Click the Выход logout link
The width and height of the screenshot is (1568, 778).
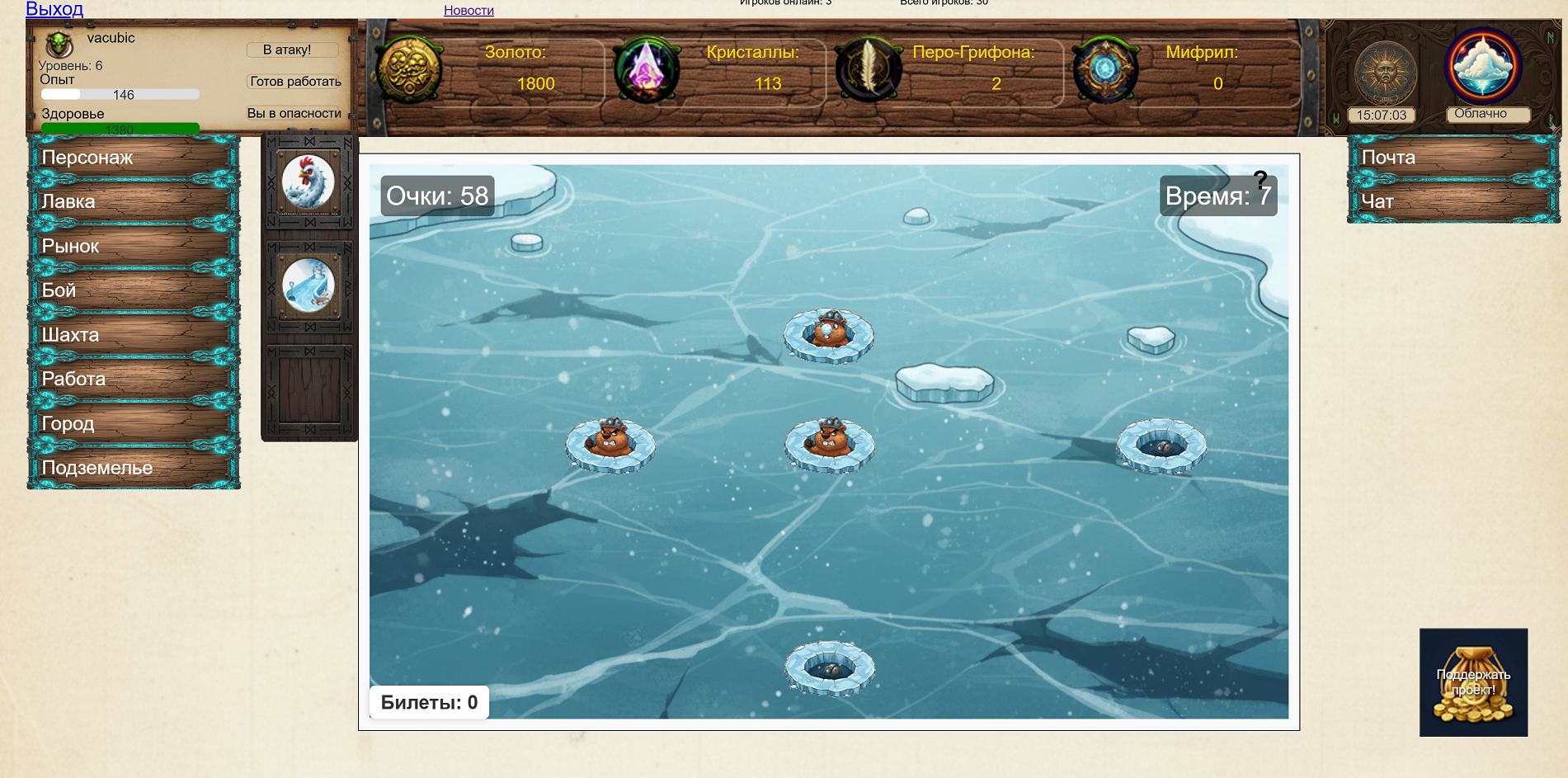54,9
